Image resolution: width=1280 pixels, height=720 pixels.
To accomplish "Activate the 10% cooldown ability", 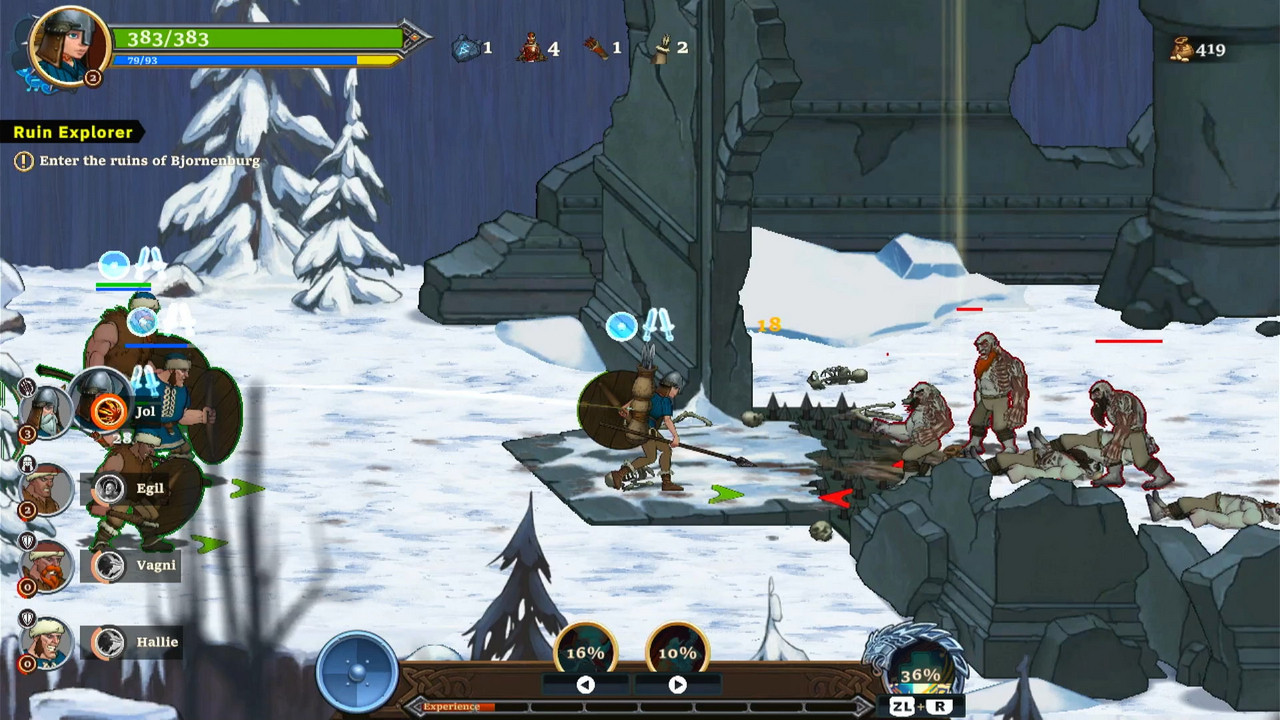I will 677,652.
